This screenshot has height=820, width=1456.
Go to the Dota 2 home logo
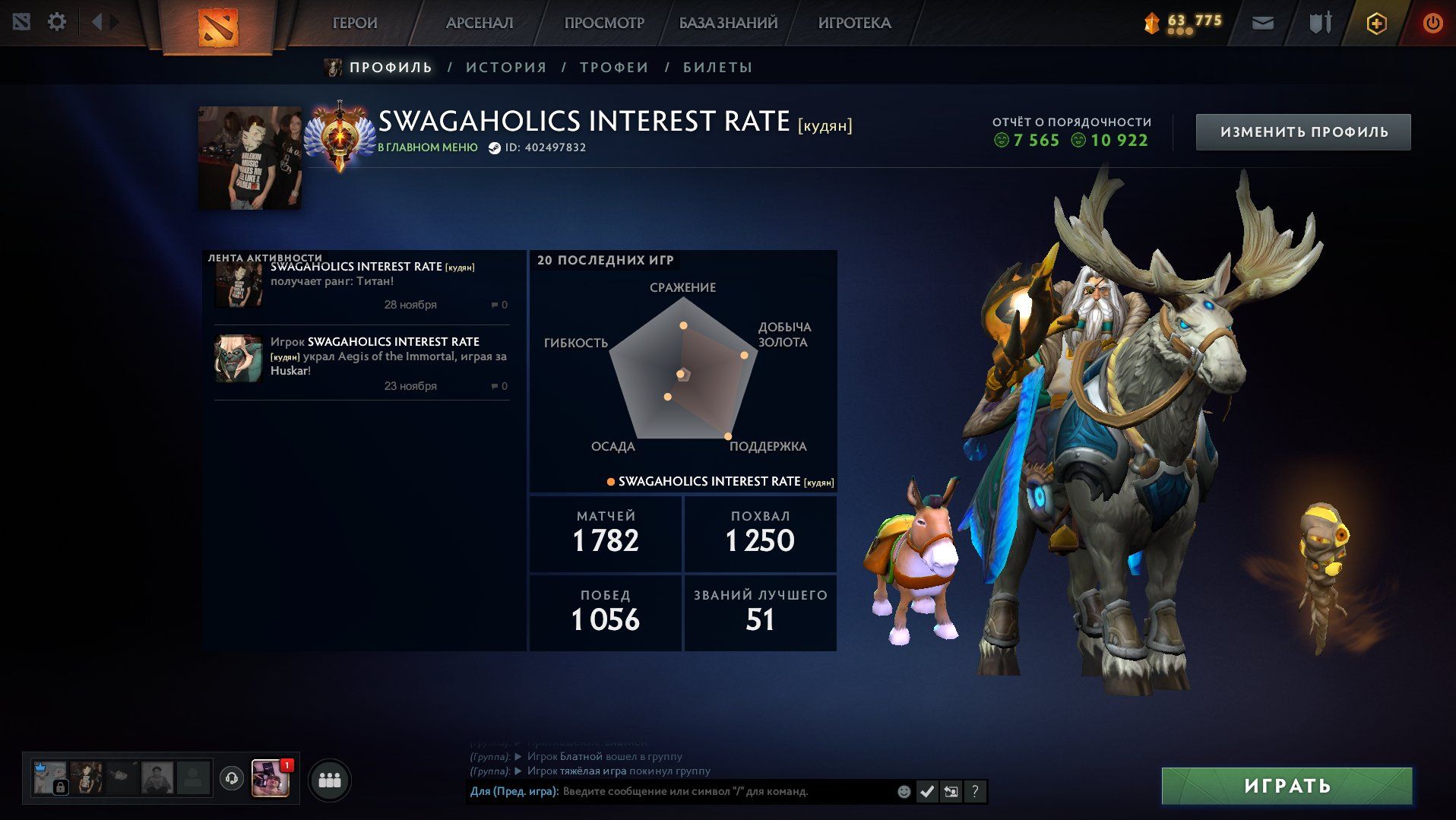[x=218, y=27]
